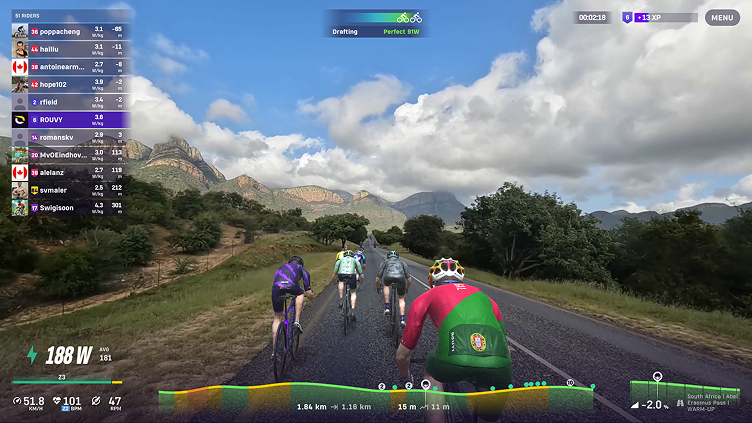This screenshot has height=423, width=752.
Task: Select rider poppacheng in the riders list
Action: click(69, 30)
